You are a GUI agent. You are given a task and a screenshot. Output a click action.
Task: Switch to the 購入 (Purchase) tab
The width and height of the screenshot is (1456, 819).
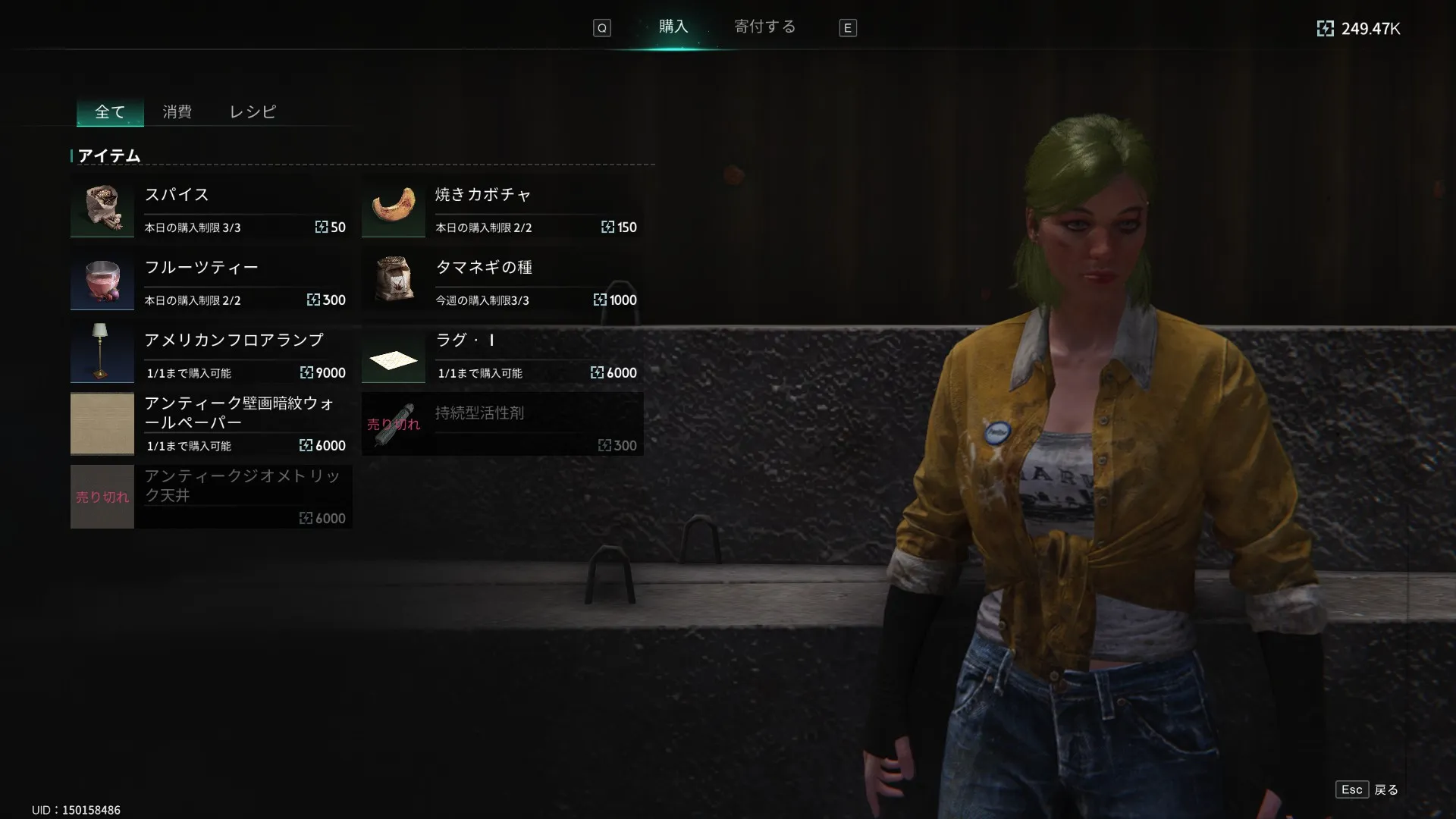(x=673, y=27)
